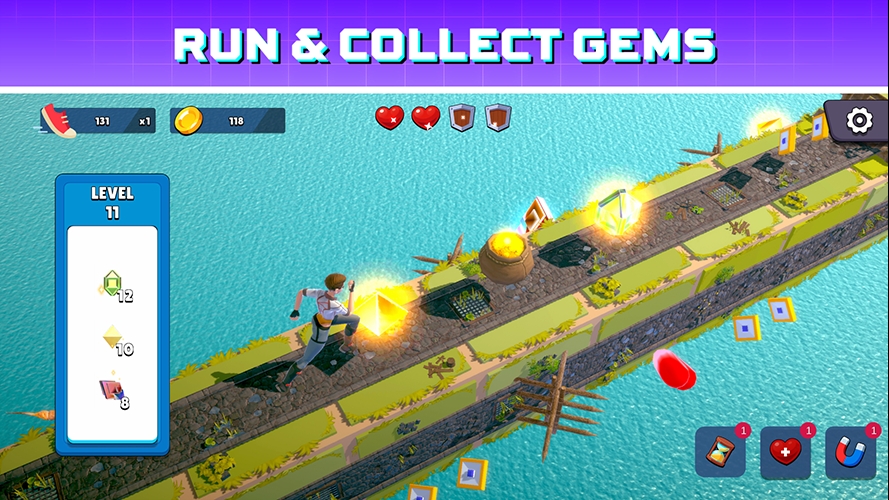This screenshot has height=500, width=889.
Task: Use the extra heart power-up
Action: point(785,453)
